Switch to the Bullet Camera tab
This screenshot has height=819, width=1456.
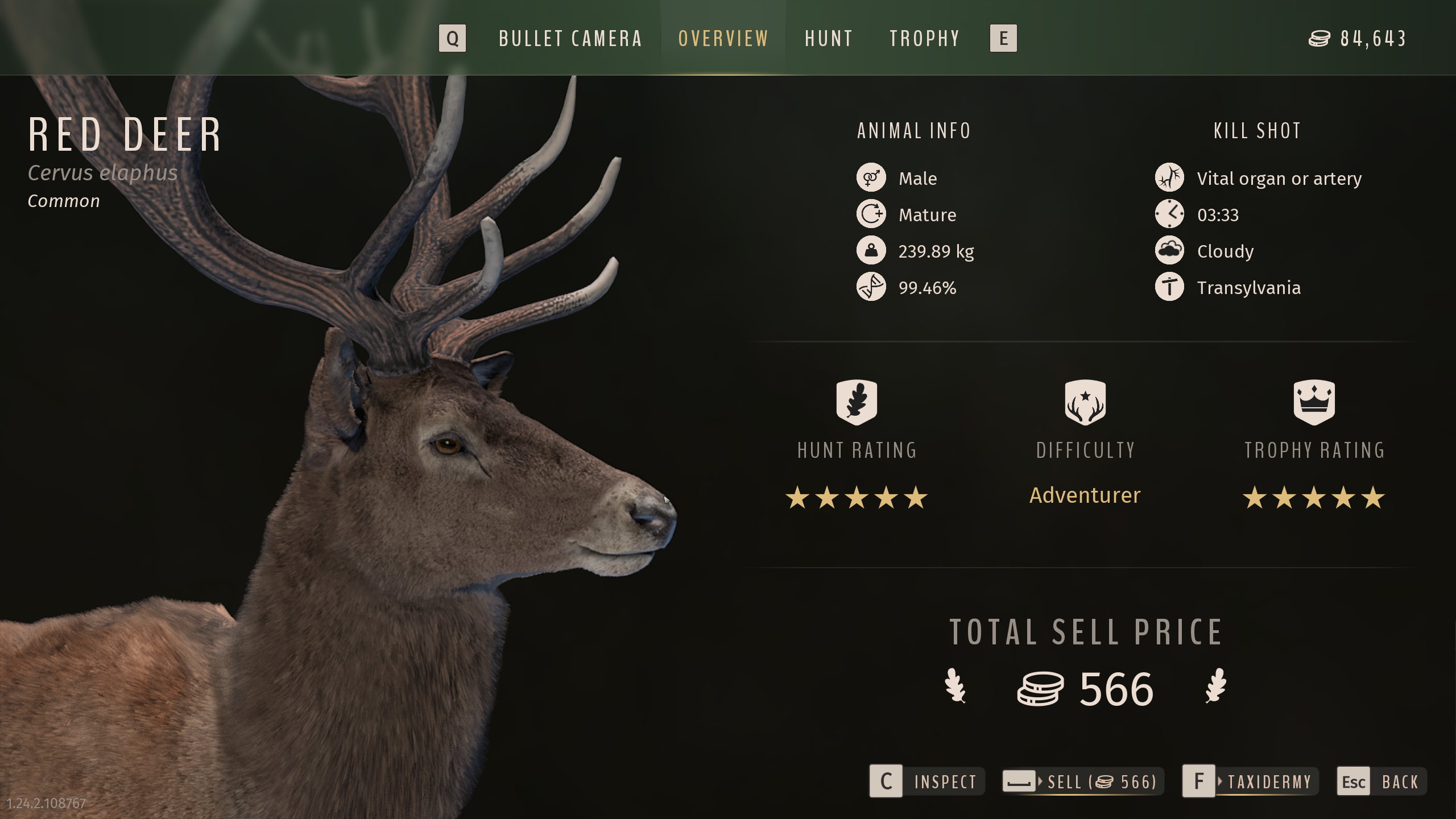[x=570, y=39]
